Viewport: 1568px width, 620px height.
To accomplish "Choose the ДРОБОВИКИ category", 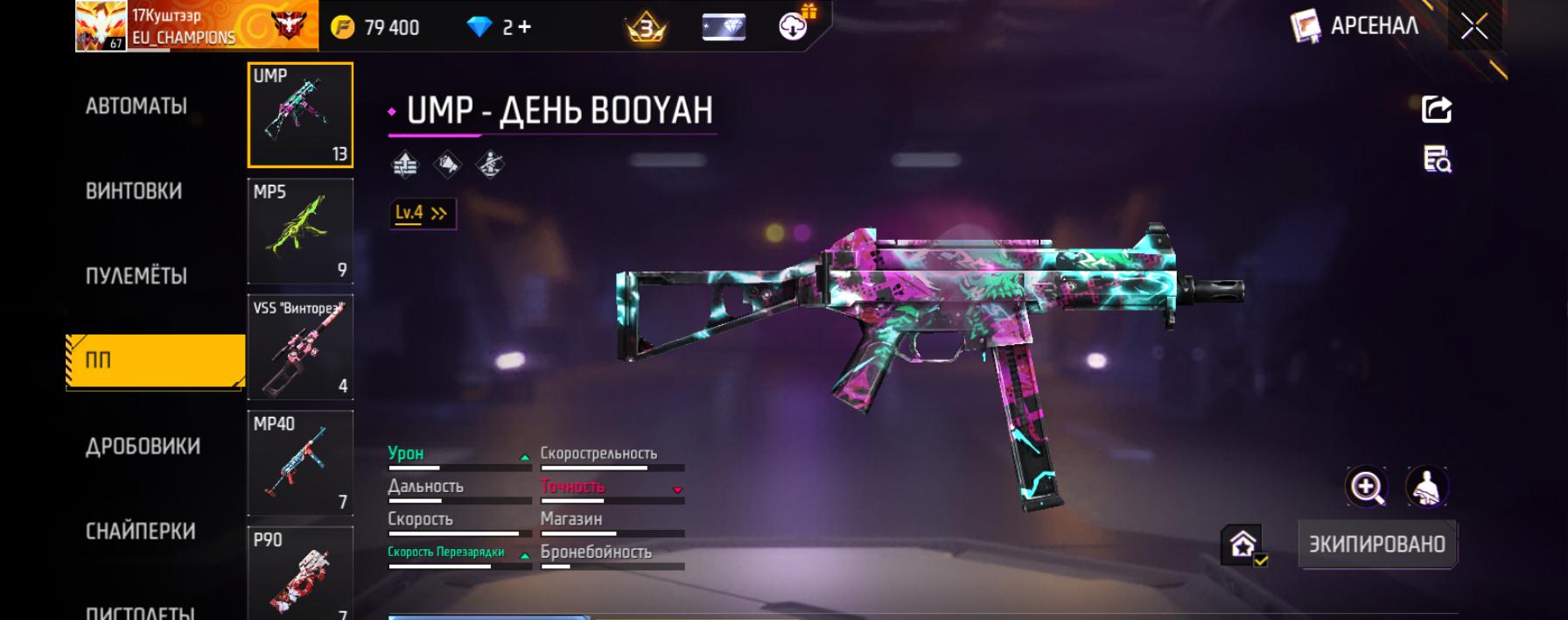I will (x=143, y=447).
